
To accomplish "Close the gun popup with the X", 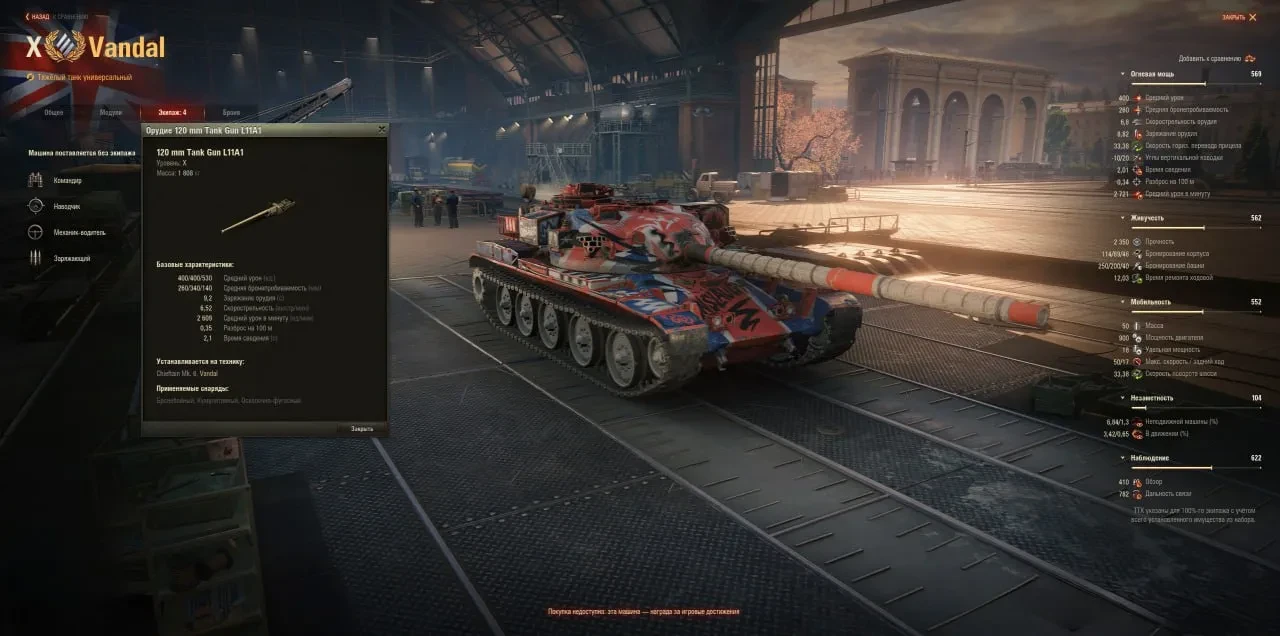I will 381,130.
